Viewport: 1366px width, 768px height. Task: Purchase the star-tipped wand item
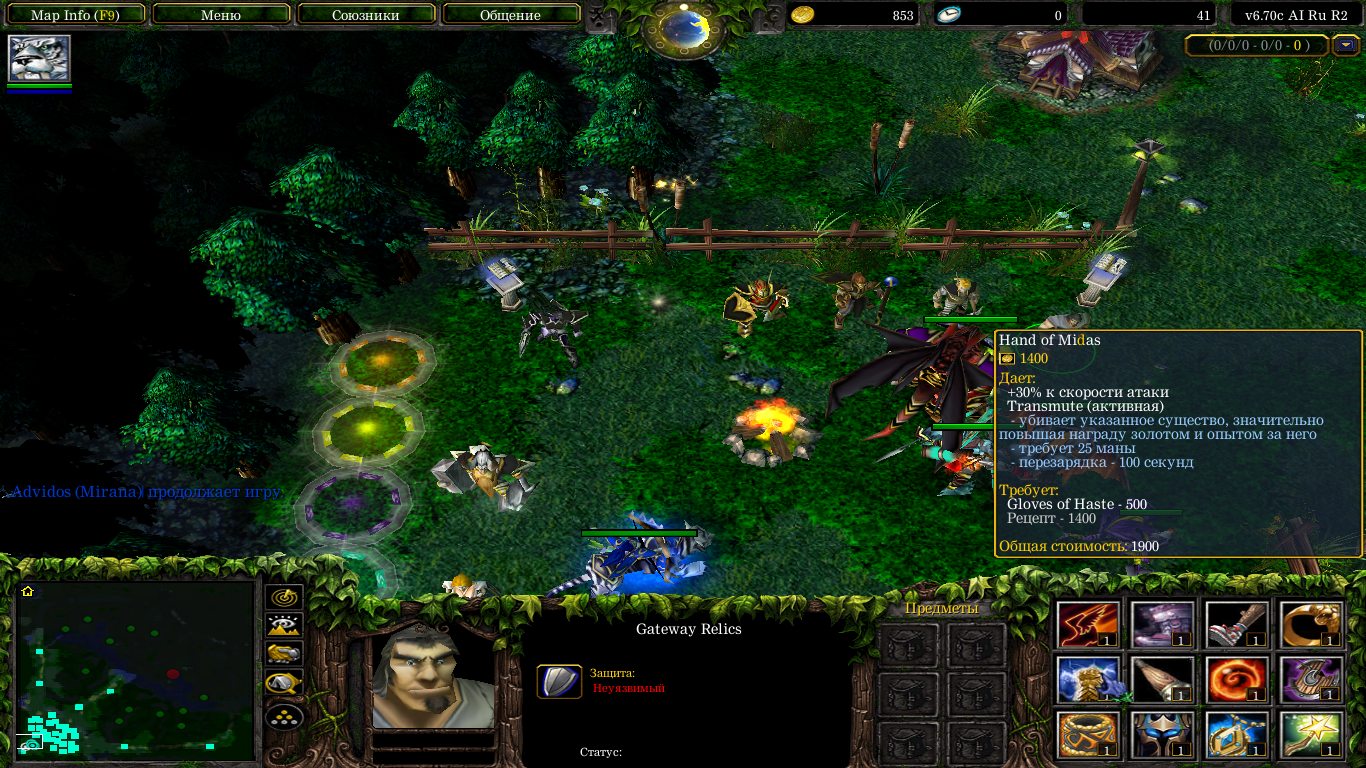pos(1311,735)
